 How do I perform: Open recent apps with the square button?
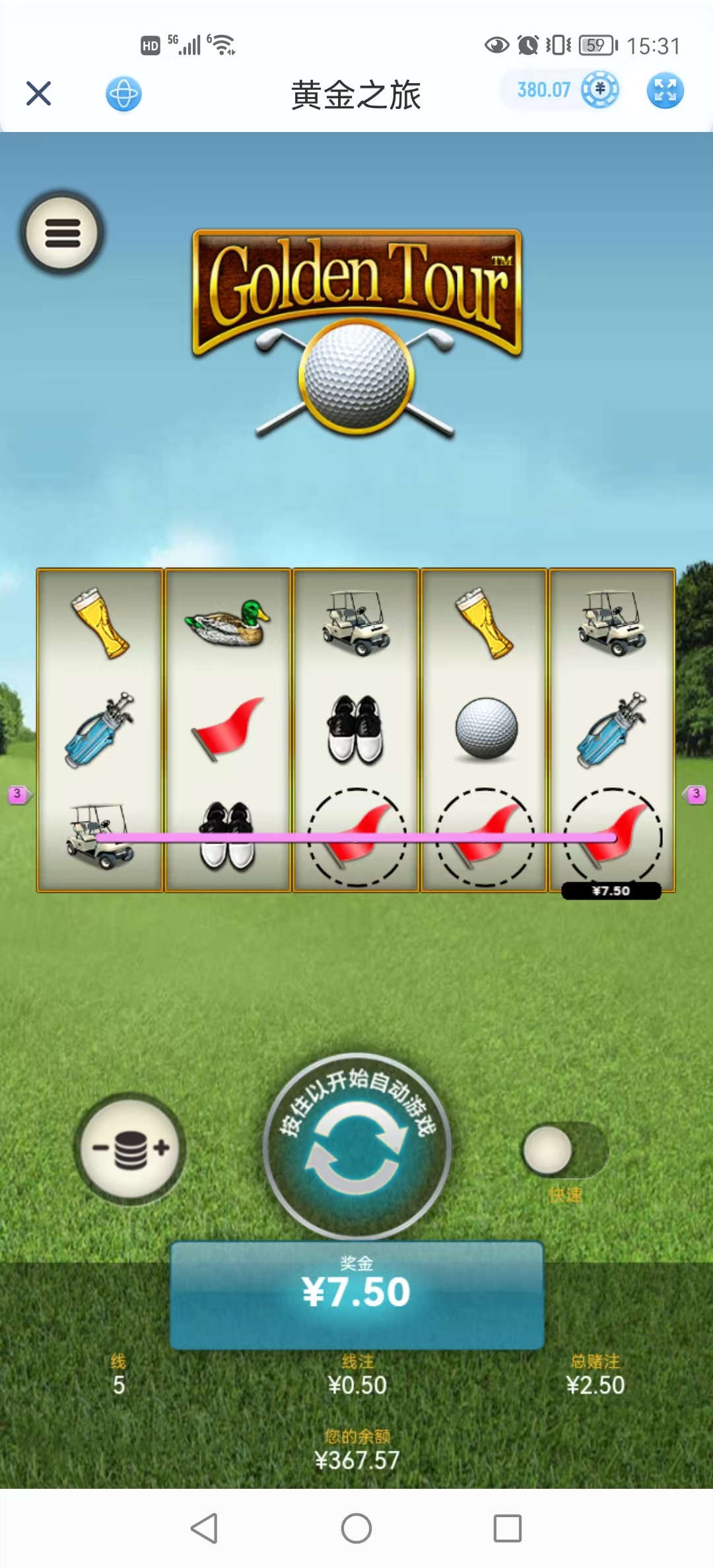point(508,1528)
